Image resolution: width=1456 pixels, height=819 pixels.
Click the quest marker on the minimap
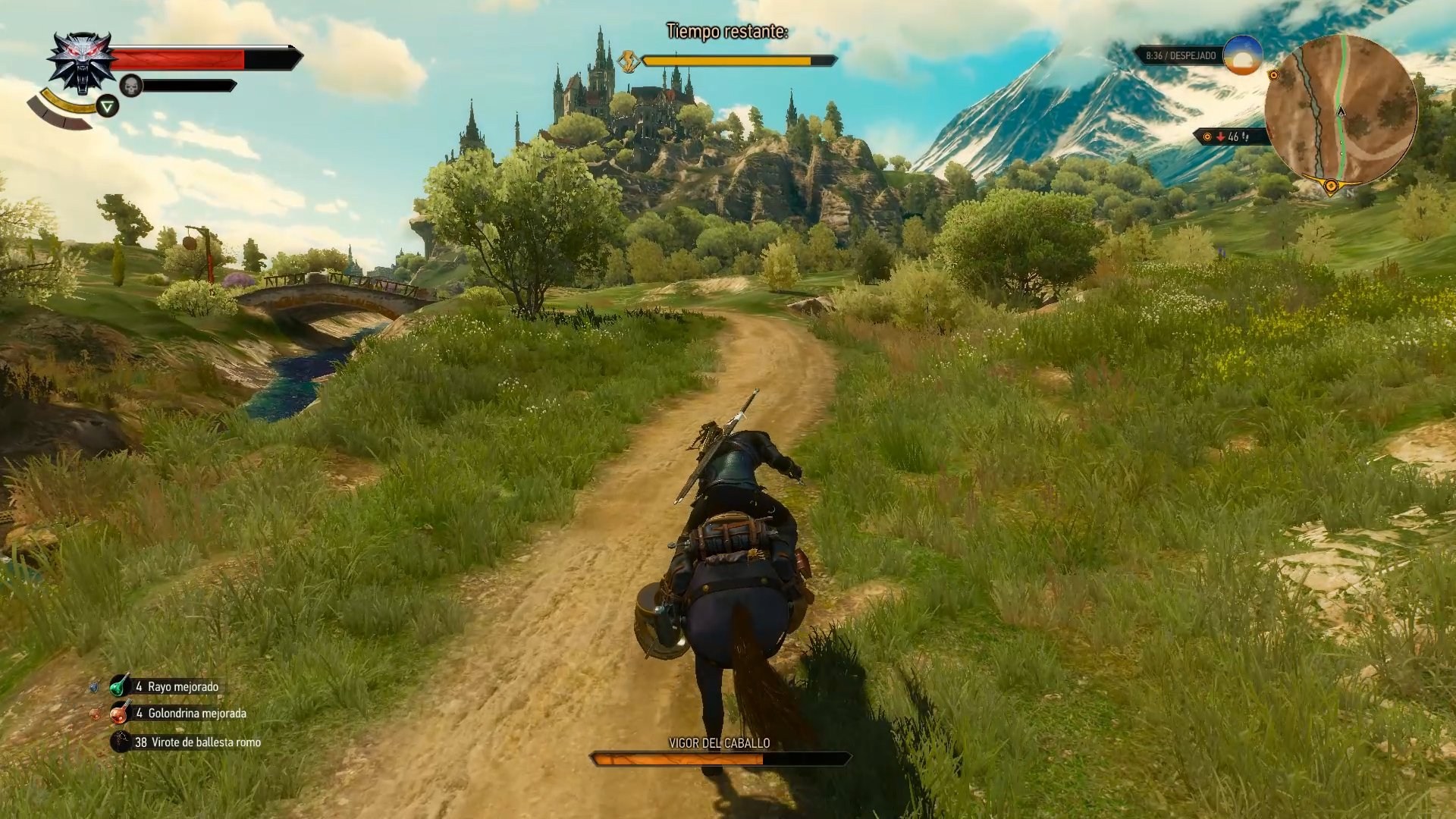tap(1274, 76)
